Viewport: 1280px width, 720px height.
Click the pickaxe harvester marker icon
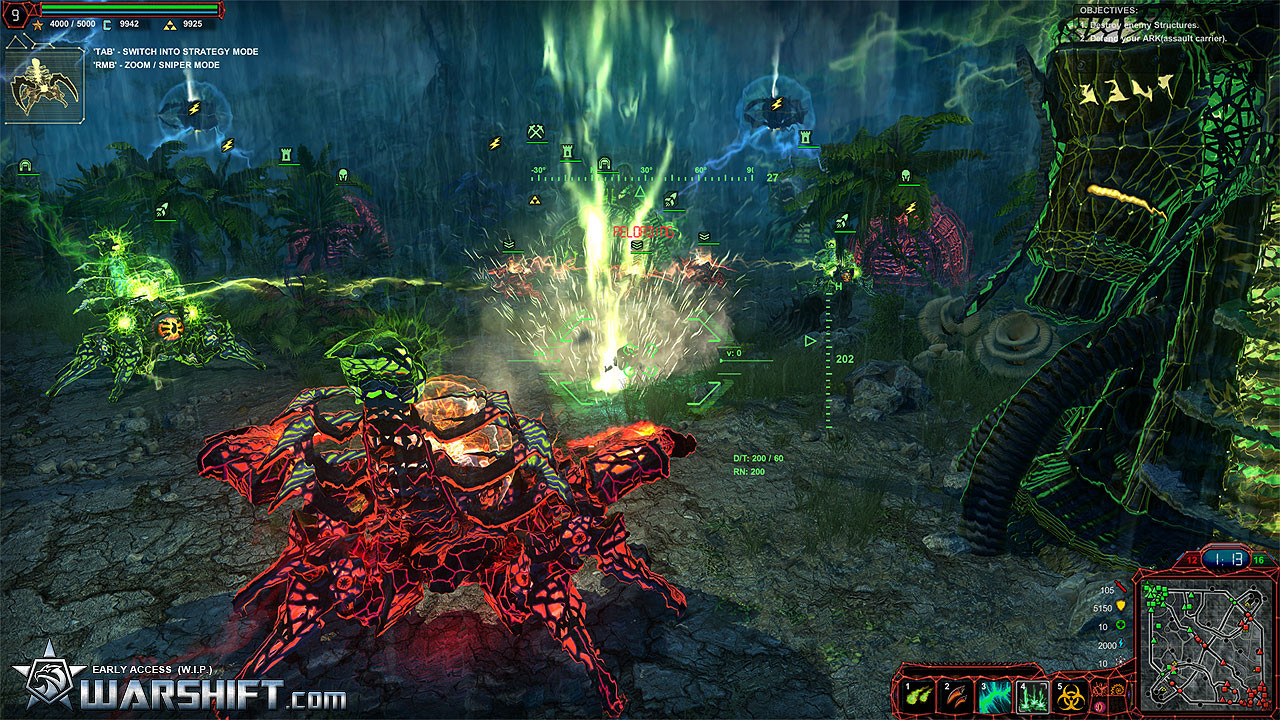pos(535,130)
